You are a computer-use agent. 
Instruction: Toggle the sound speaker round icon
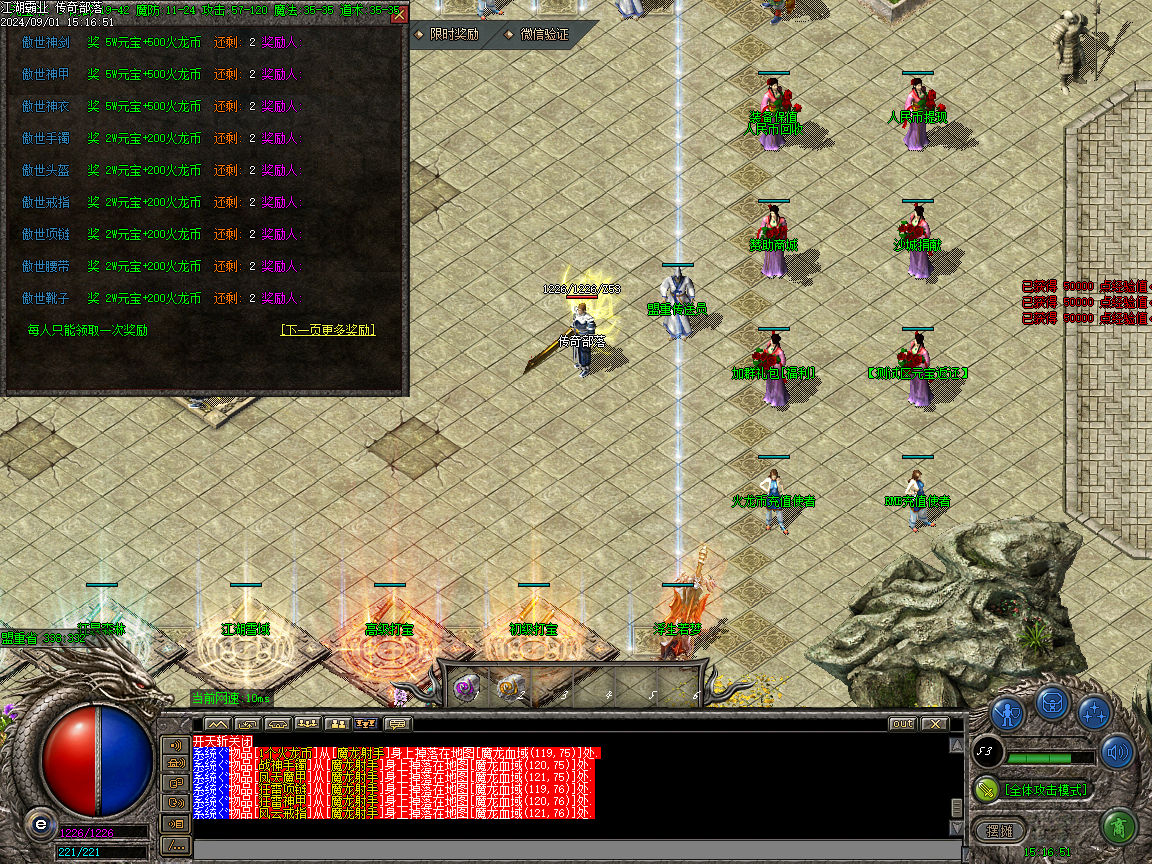(1117, 752)
